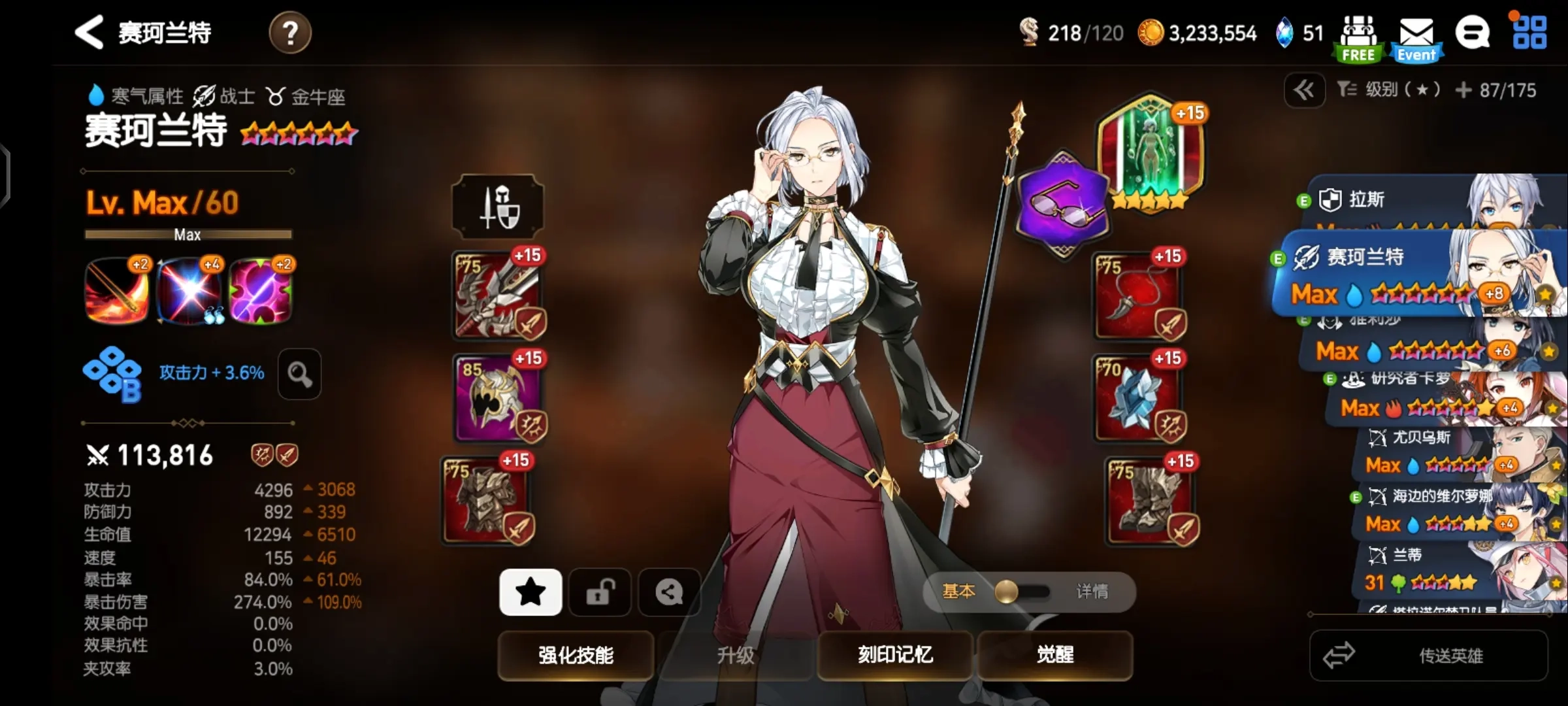The width and height of the screenshot is (1568, 706).
Task: Open the question mark help button
Action: 290,33
